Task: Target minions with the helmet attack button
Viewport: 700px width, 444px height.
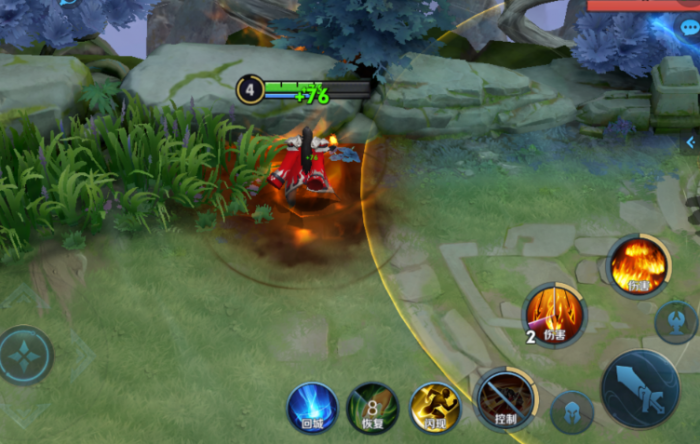Action: coord(572,412)
